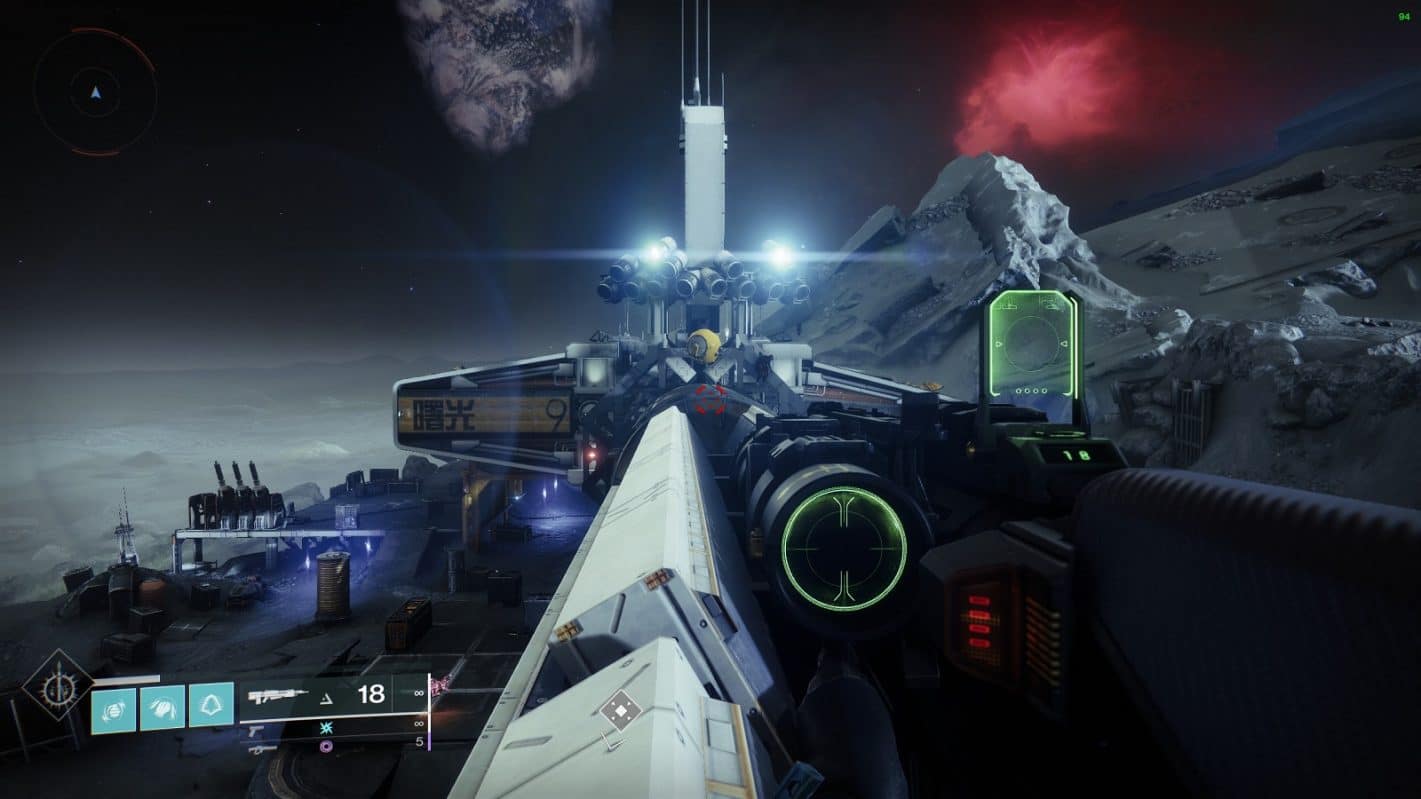Click the circular radar display
Image resolution: width=1421 pixels, height=799 pixels.
pyautogui.click(x=95, y=92)
